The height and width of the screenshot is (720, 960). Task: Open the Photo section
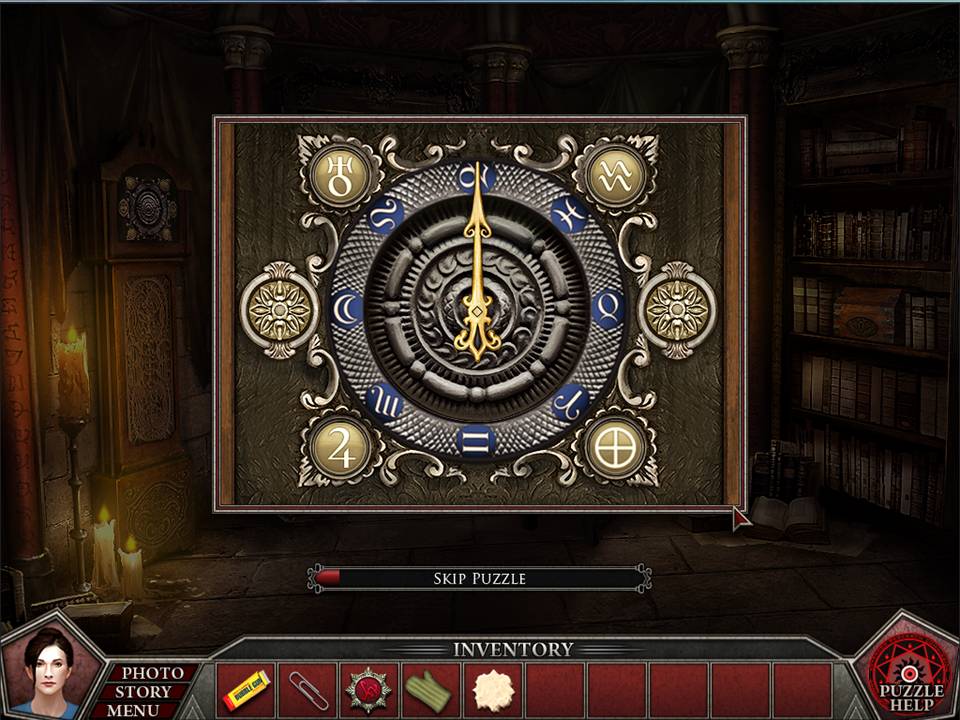(152, 673)
